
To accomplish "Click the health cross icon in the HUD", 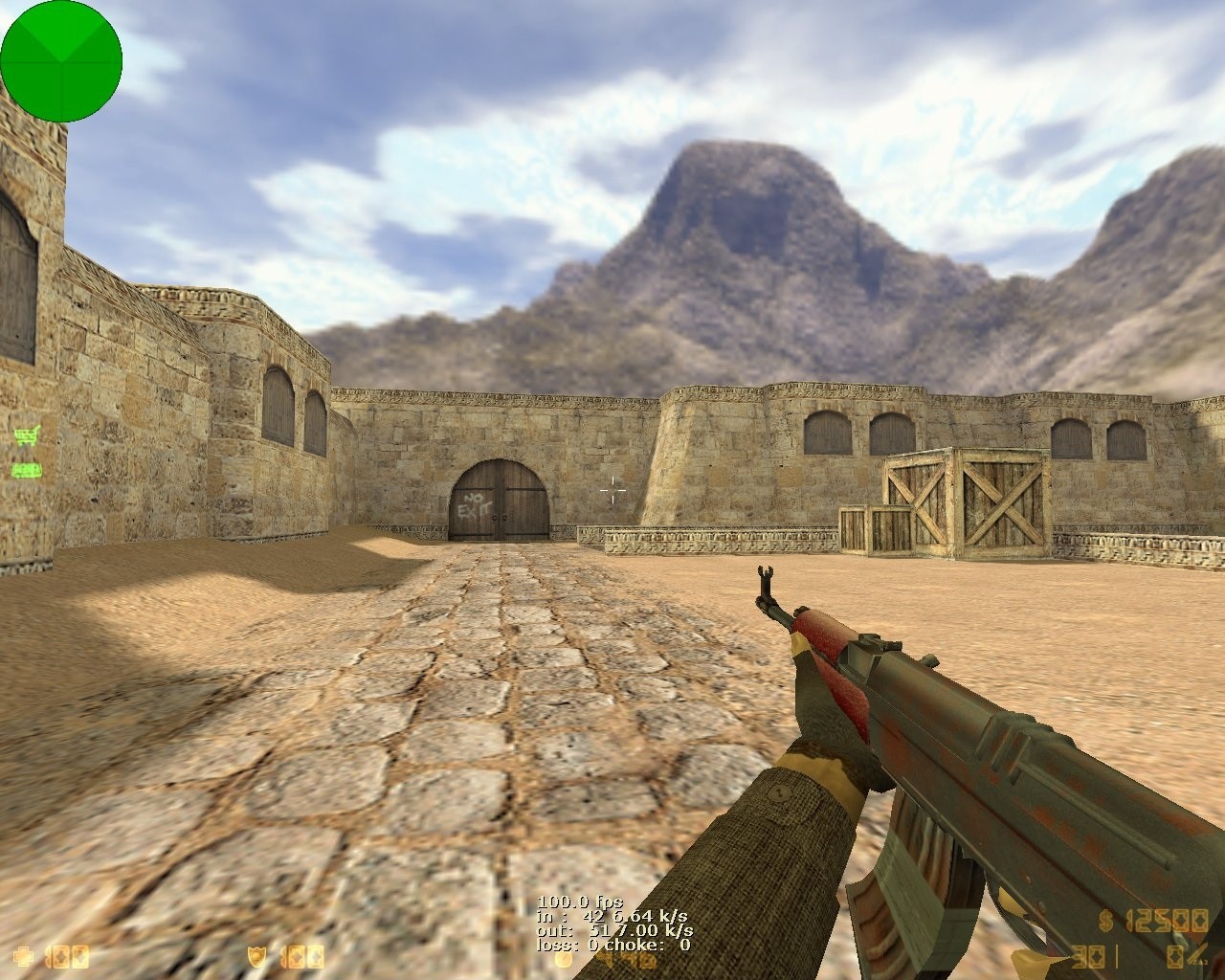I will pyautogui.click(x=21, y=957).
